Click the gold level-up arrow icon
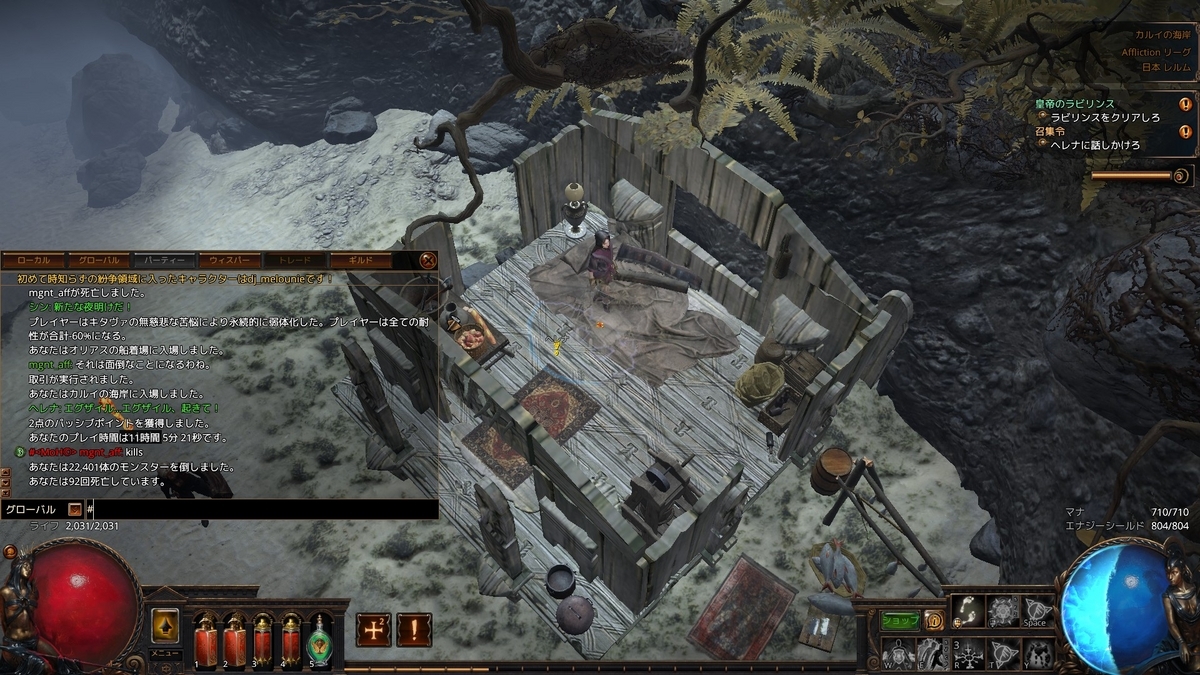This screenshot has height=675, width=1200. [165, 625]
